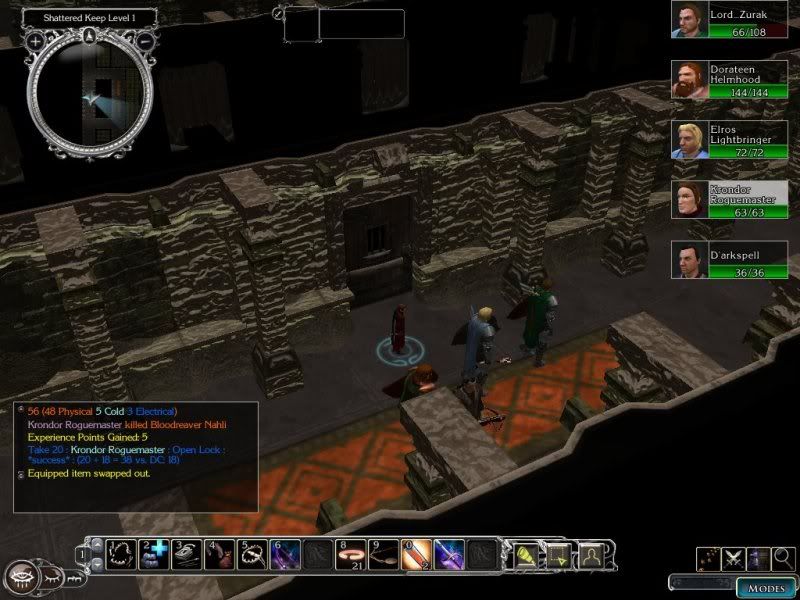
Task: Select Dorateen Helmhood's portrait
Action: (x=687, y=80)
